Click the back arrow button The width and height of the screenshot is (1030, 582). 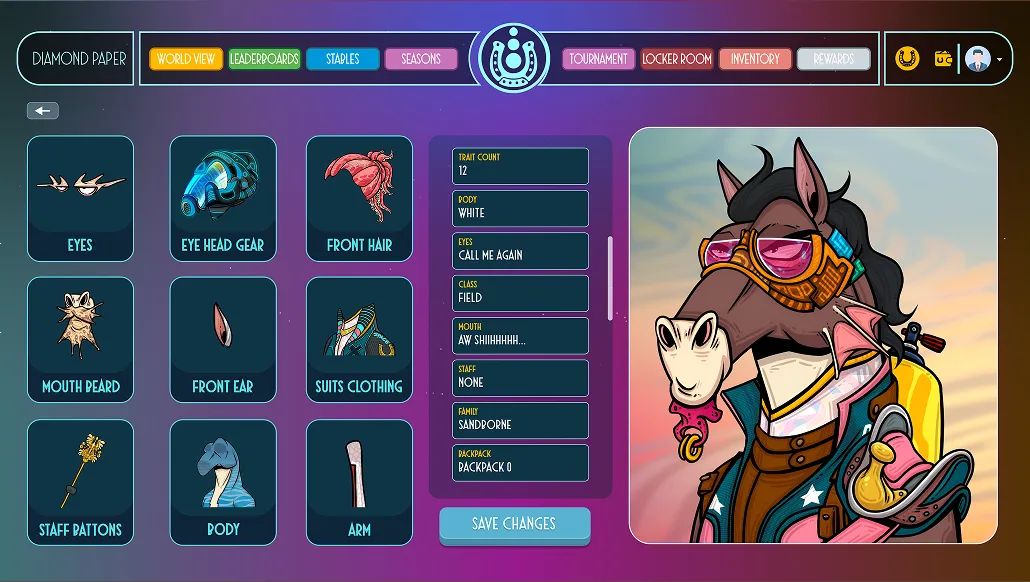click(x=43, y=111)
